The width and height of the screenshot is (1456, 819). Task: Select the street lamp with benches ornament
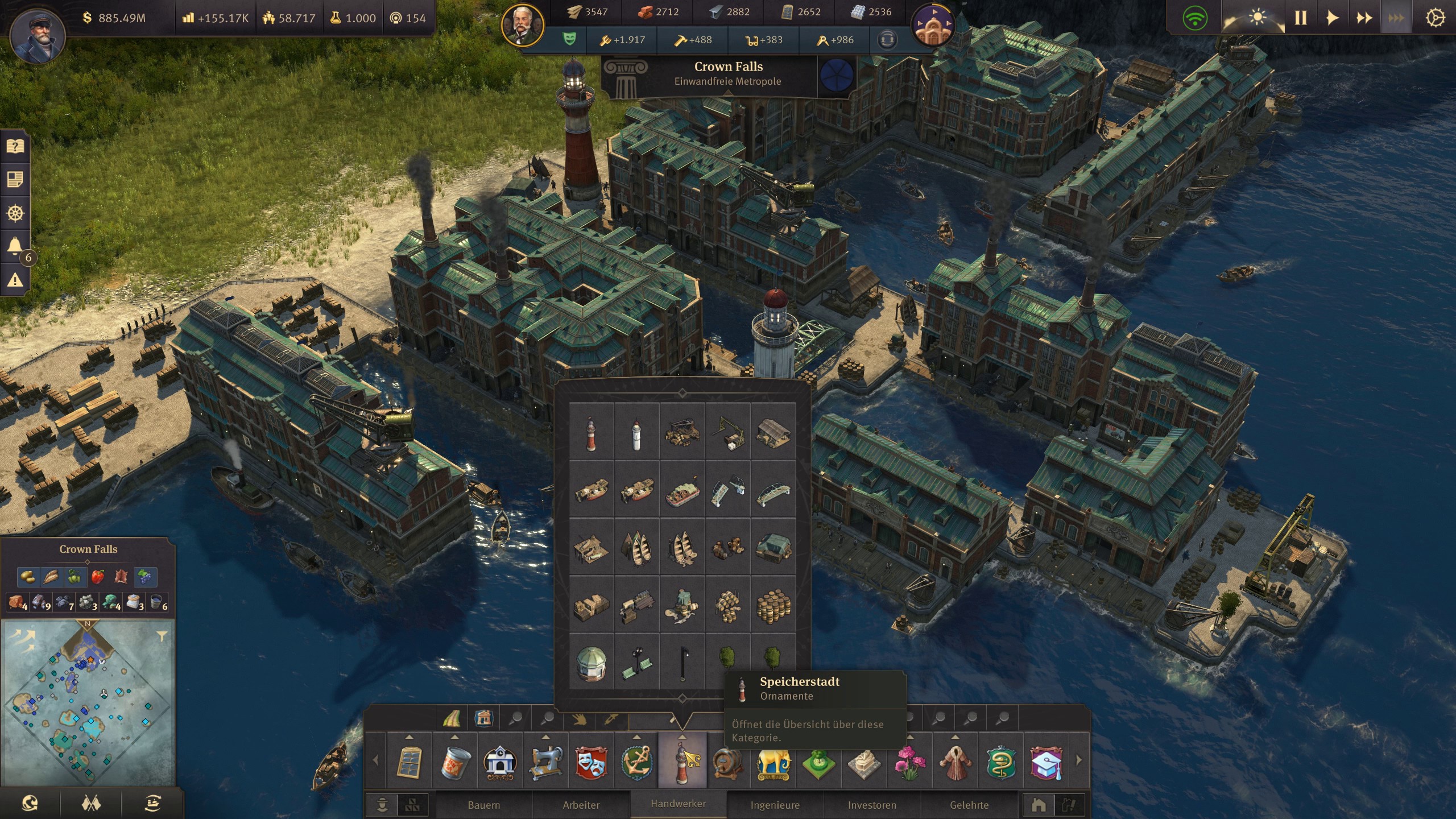(x=636, y=663)
